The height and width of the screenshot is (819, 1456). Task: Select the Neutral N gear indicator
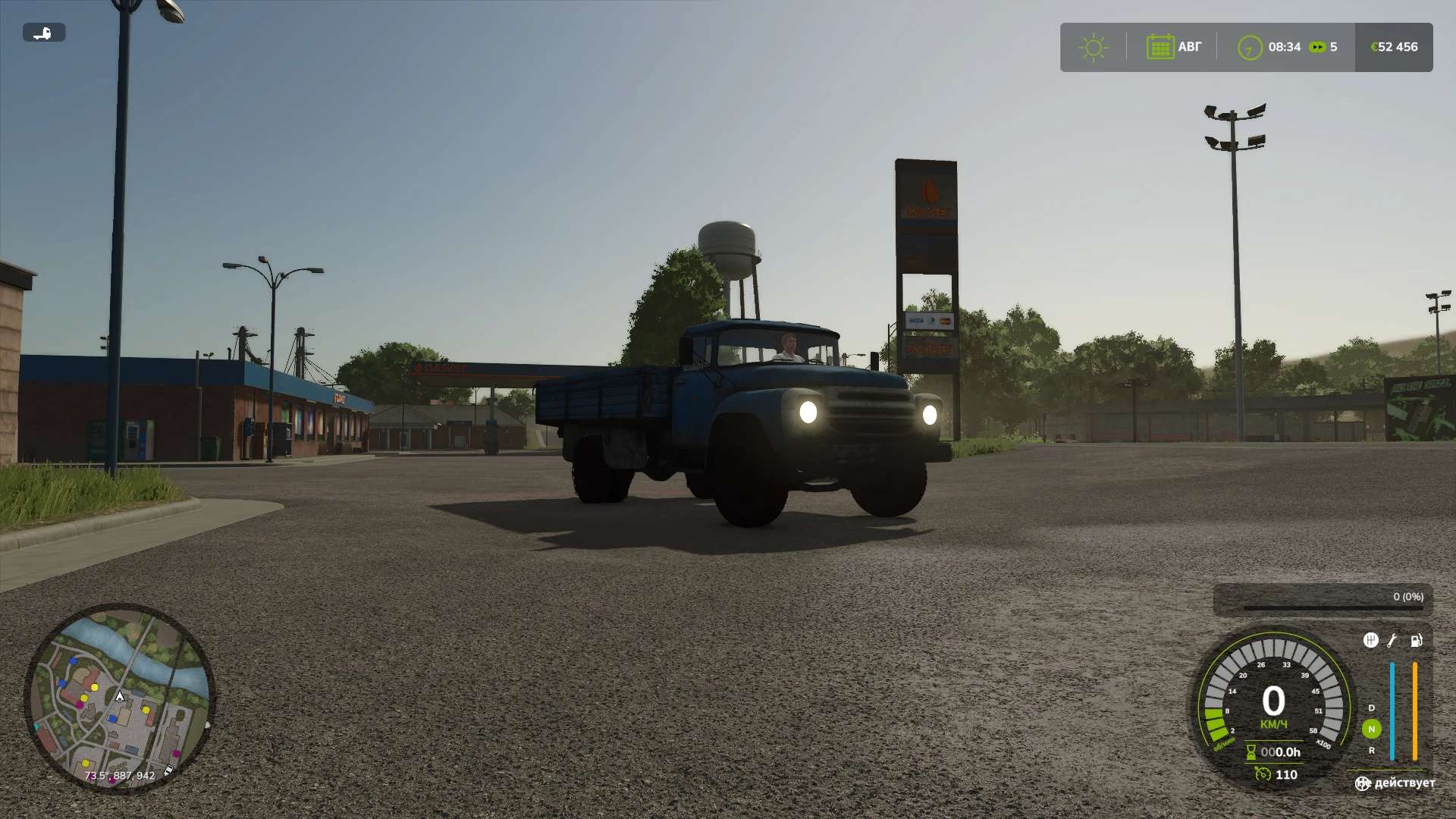tap(1372, 729)
